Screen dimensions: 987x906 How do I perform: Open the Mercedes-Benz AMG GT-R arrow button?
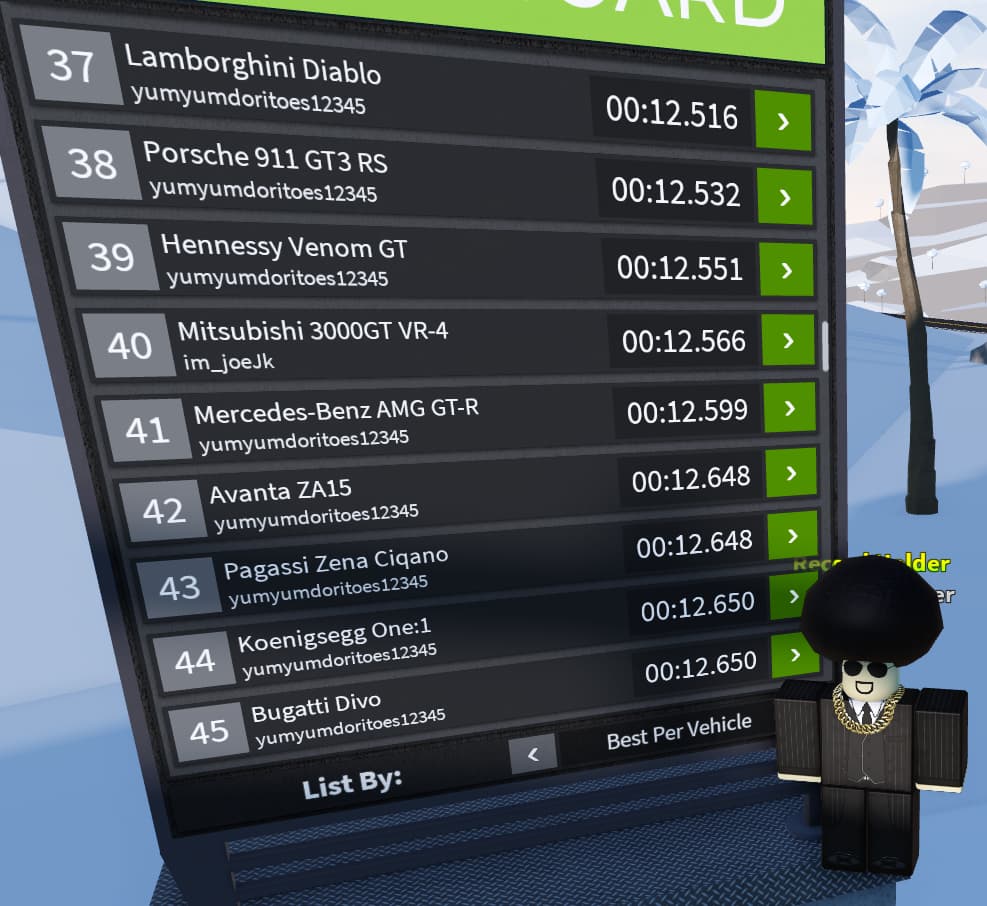click(x=791, y=408)
